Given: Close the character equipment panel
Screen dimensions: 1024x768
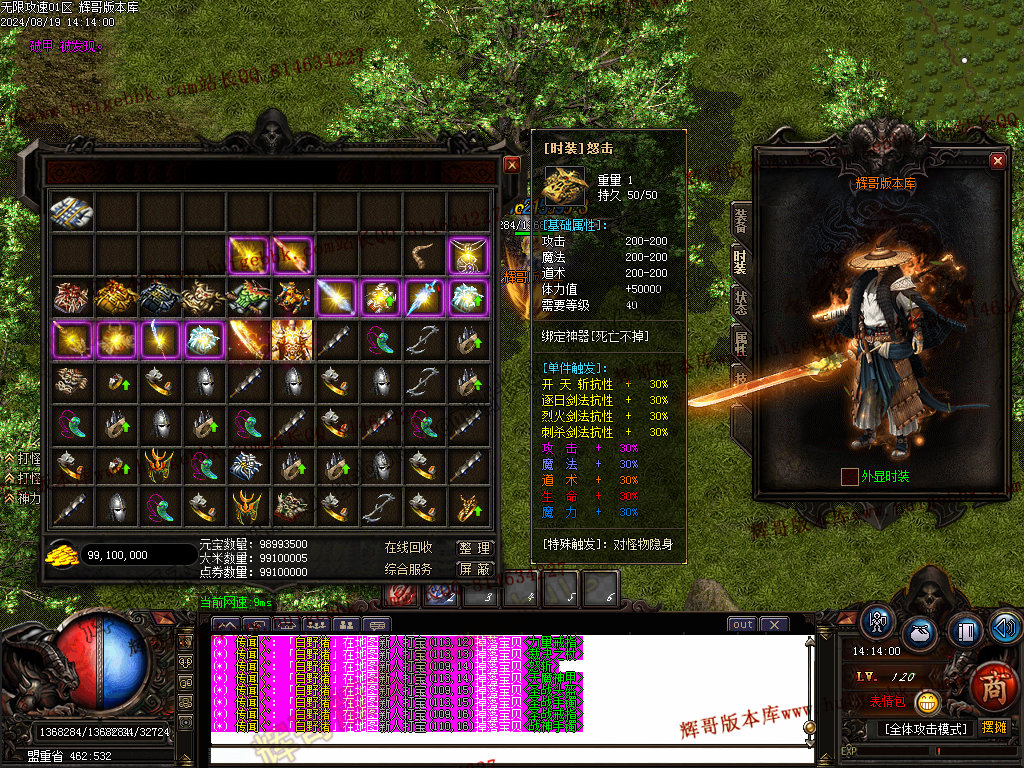Looking at the screenshot, I should point(997,161).
